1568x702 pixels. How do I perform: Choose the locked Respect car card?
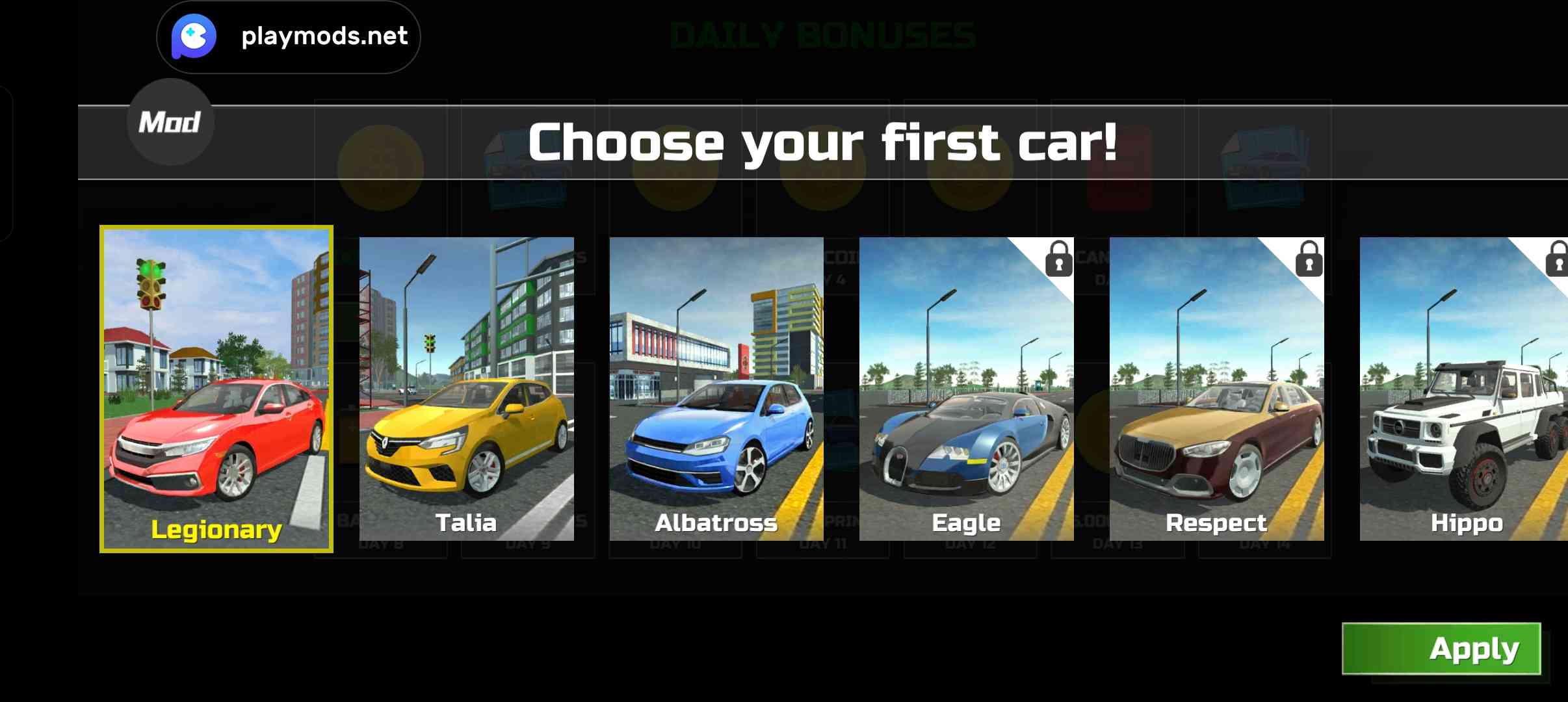1216,389
